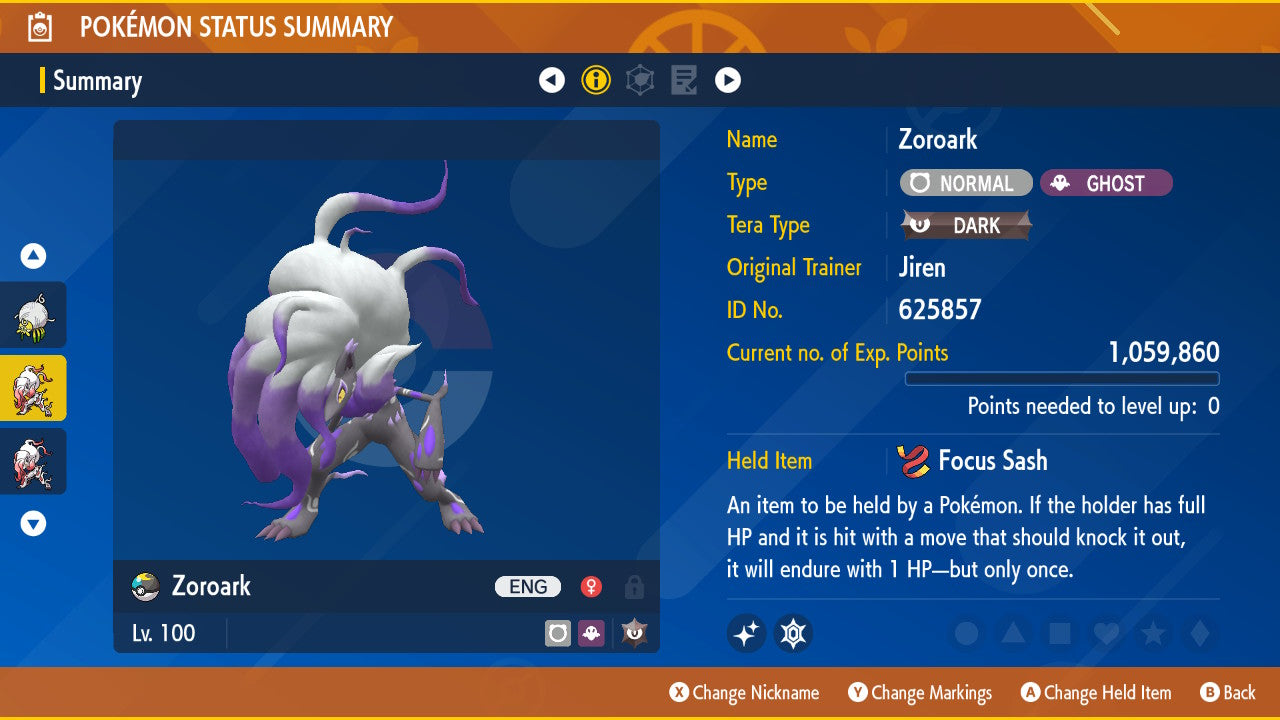Choose the unhighlighted Zoroark party thumbnail

32,461
